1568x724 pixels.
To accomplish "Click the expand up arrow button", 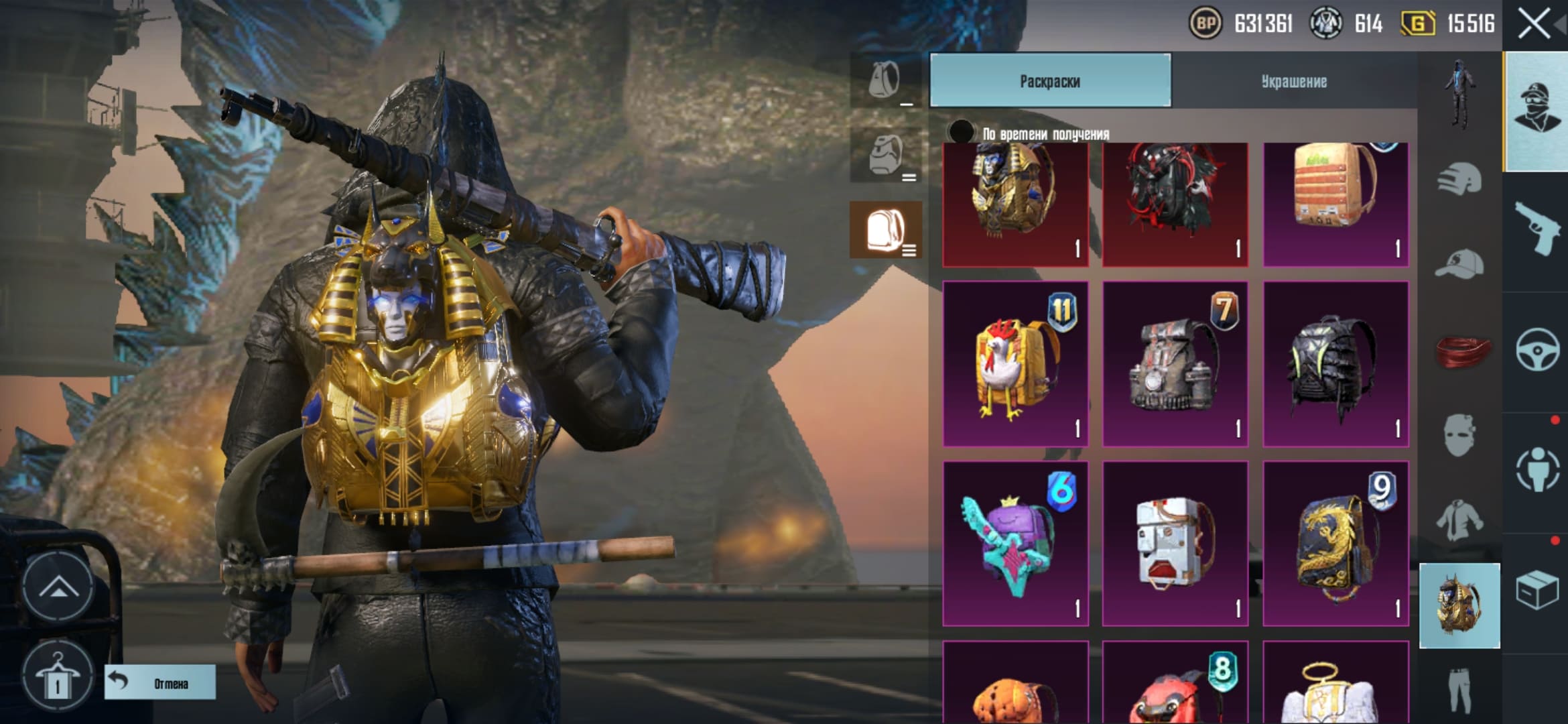I will [58, 587].
